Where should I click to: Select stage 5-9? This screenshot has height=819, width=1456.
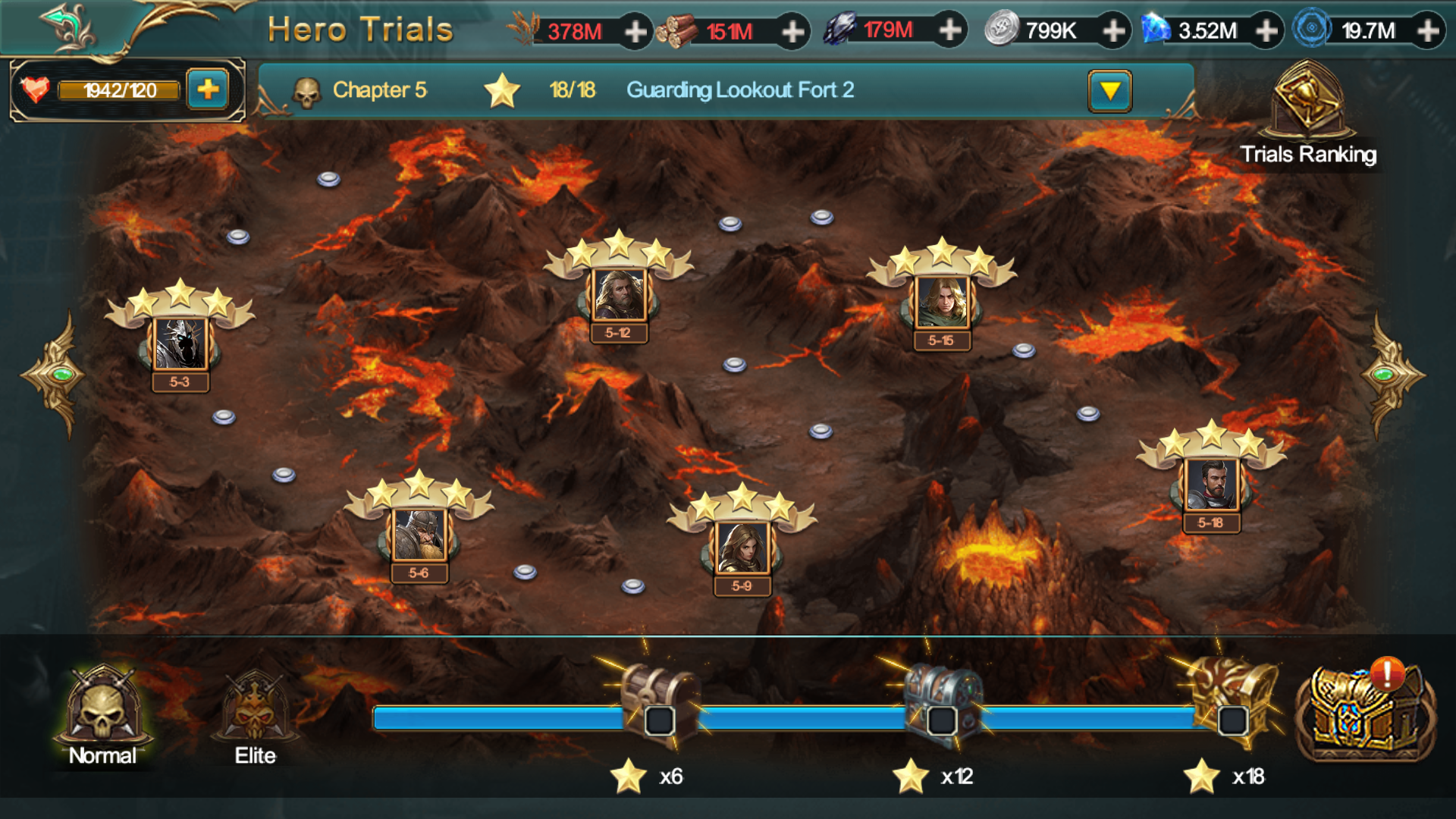pos(742,548)
